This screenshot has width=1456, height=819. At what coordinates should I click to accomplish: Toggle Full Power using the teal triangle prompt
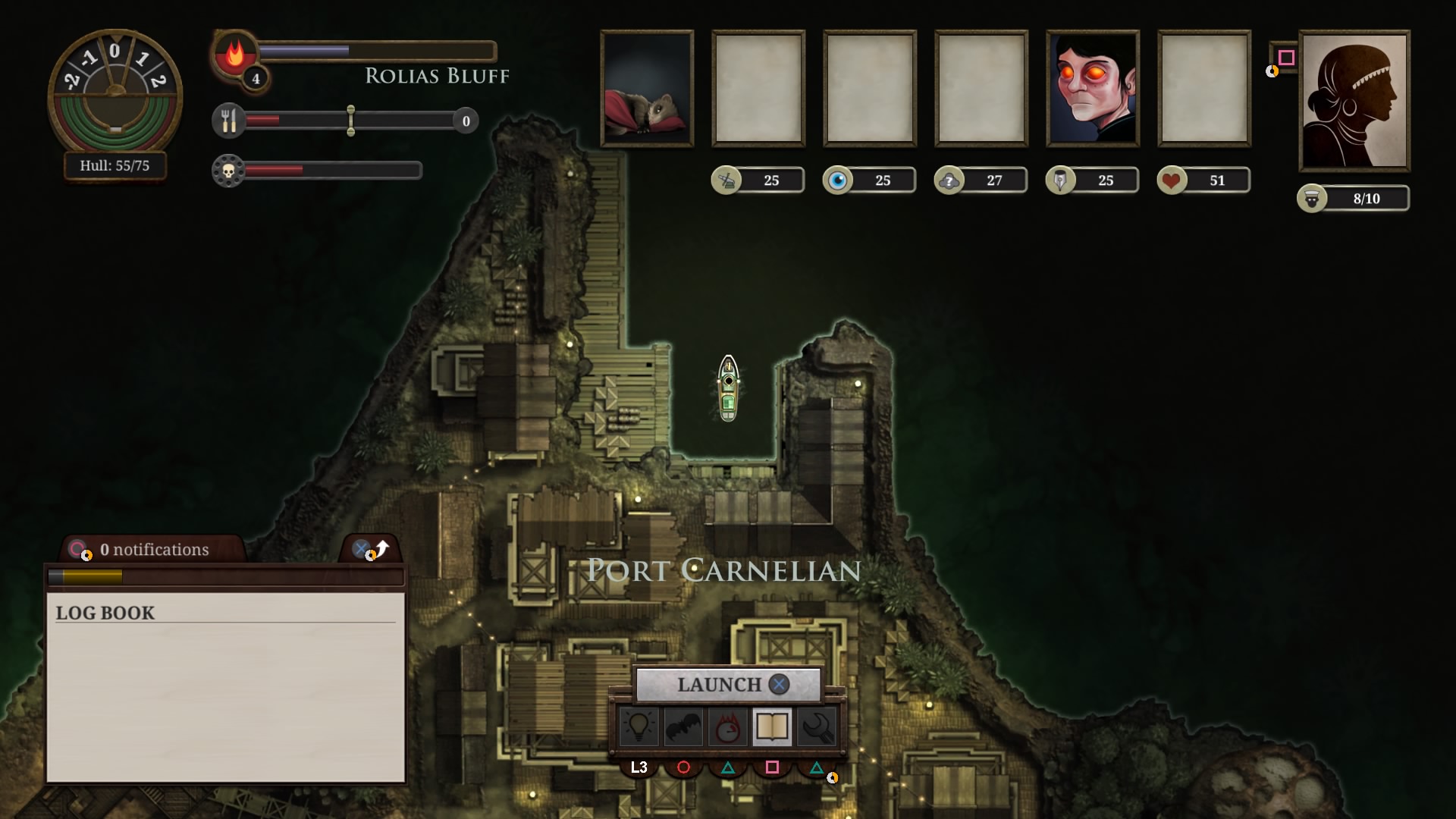[x=728, y=767]
